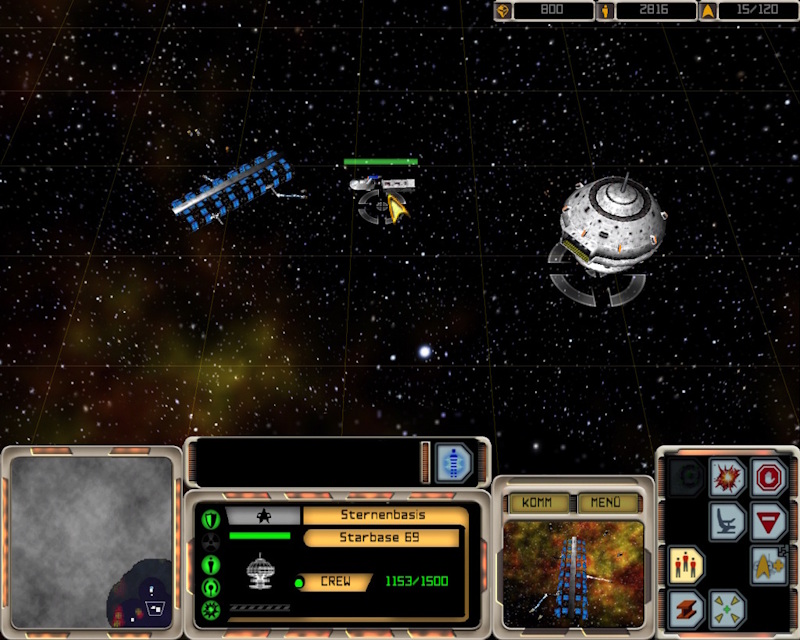Set rally point with yellow arrows icon
The width and height of the screenshot is (800, 640).
pos(727,608)
